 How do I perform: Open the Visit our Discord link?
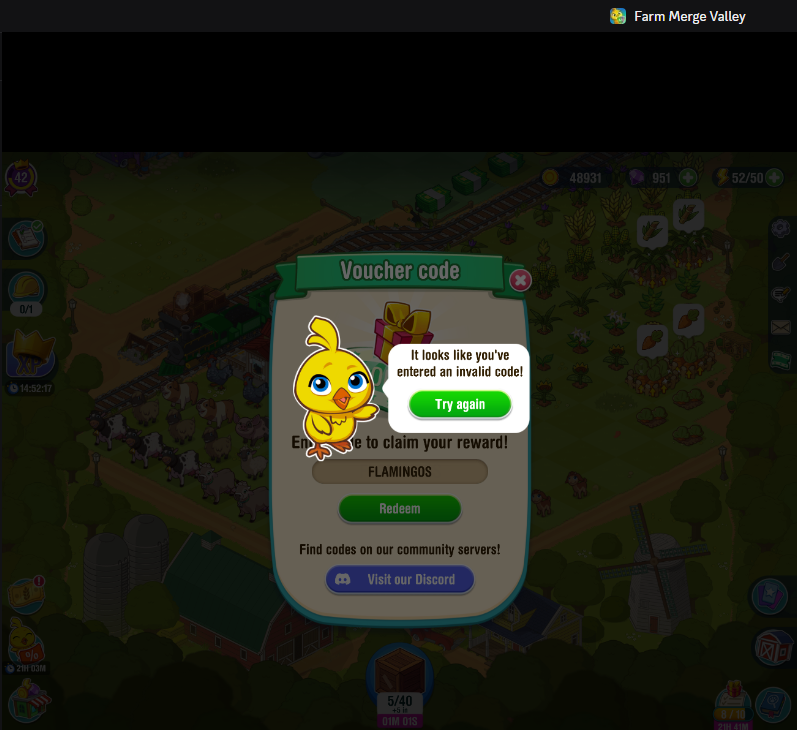[400, 579]
